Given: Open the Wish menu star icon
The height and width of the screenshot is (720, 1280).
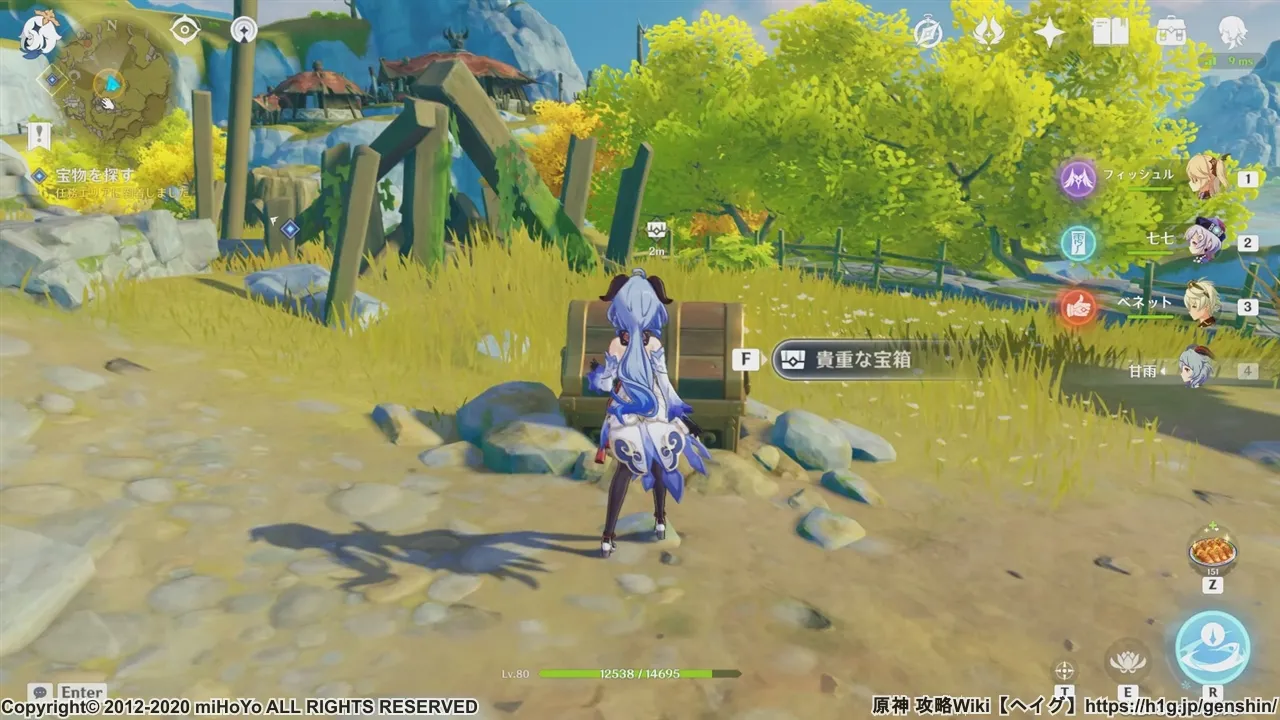Looking at the screenshot, I should pyautogui.click(x=1048, y=33).
